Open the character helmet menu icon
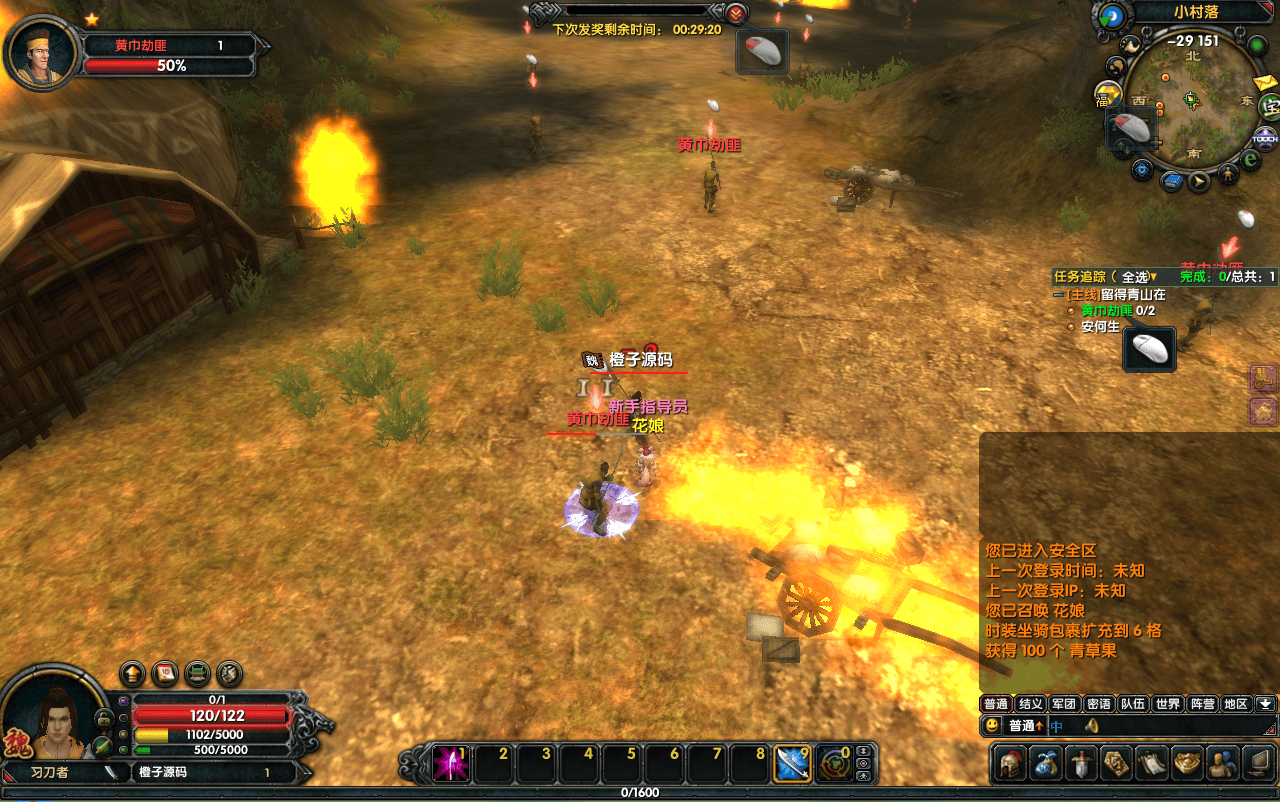The image size is (1280, 802). pos(1011,763)
